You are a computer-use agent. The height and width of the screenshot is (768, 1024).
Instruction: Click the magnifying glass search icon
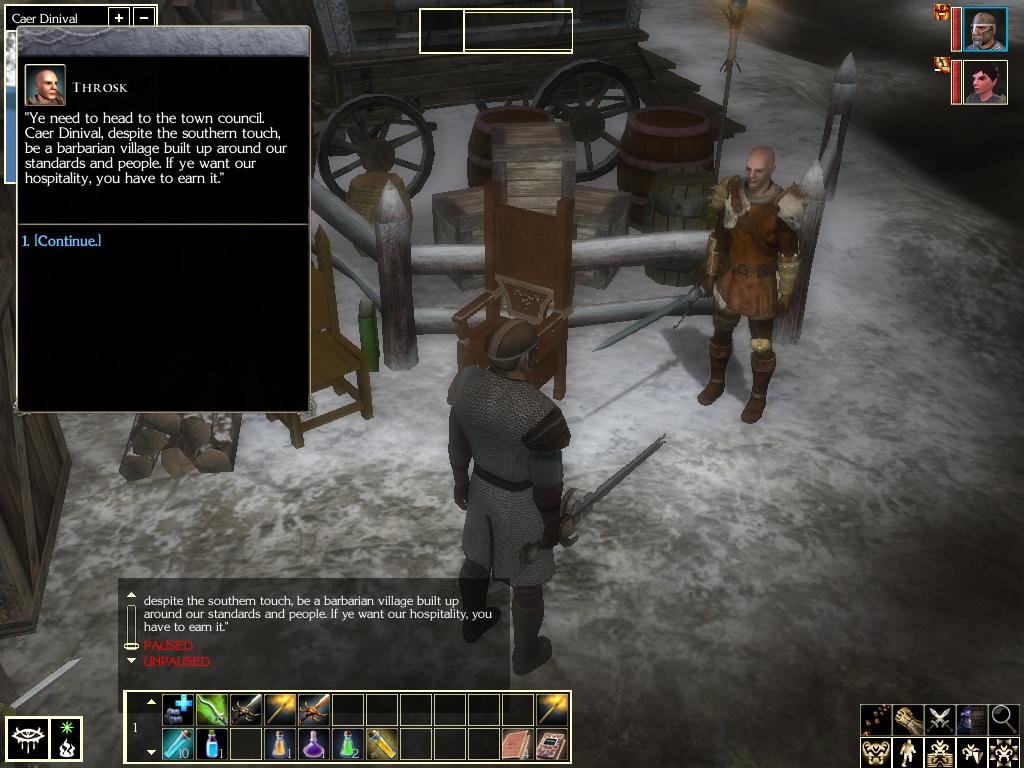[x=1003, y=718]
